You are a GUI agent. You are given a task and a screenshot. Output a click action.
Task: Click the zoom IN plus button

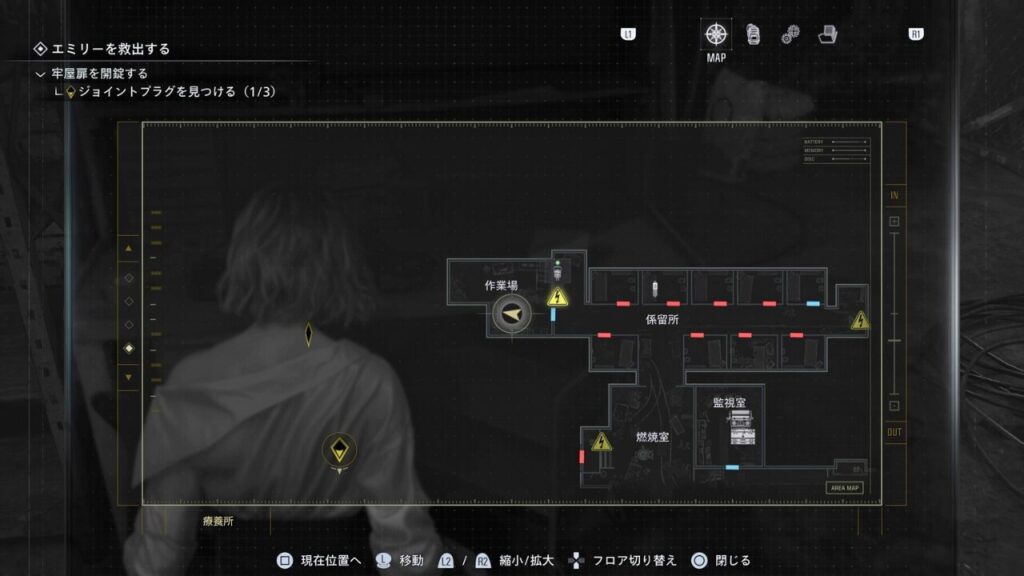894,221
